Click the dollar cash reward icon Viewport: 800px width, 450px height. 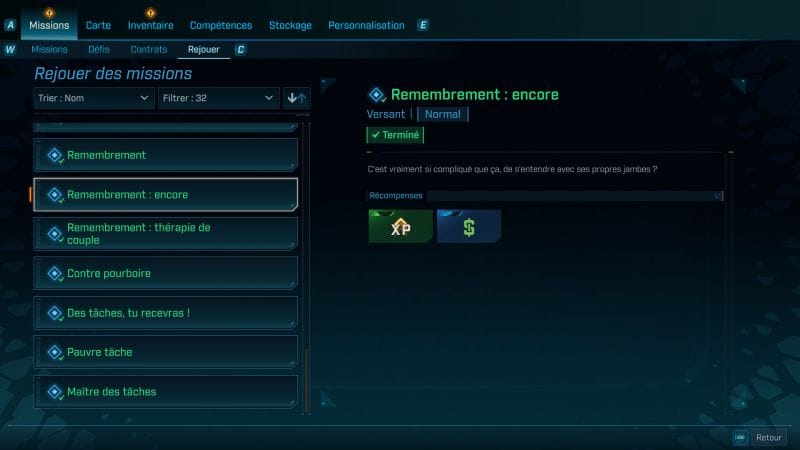(468, 227)
